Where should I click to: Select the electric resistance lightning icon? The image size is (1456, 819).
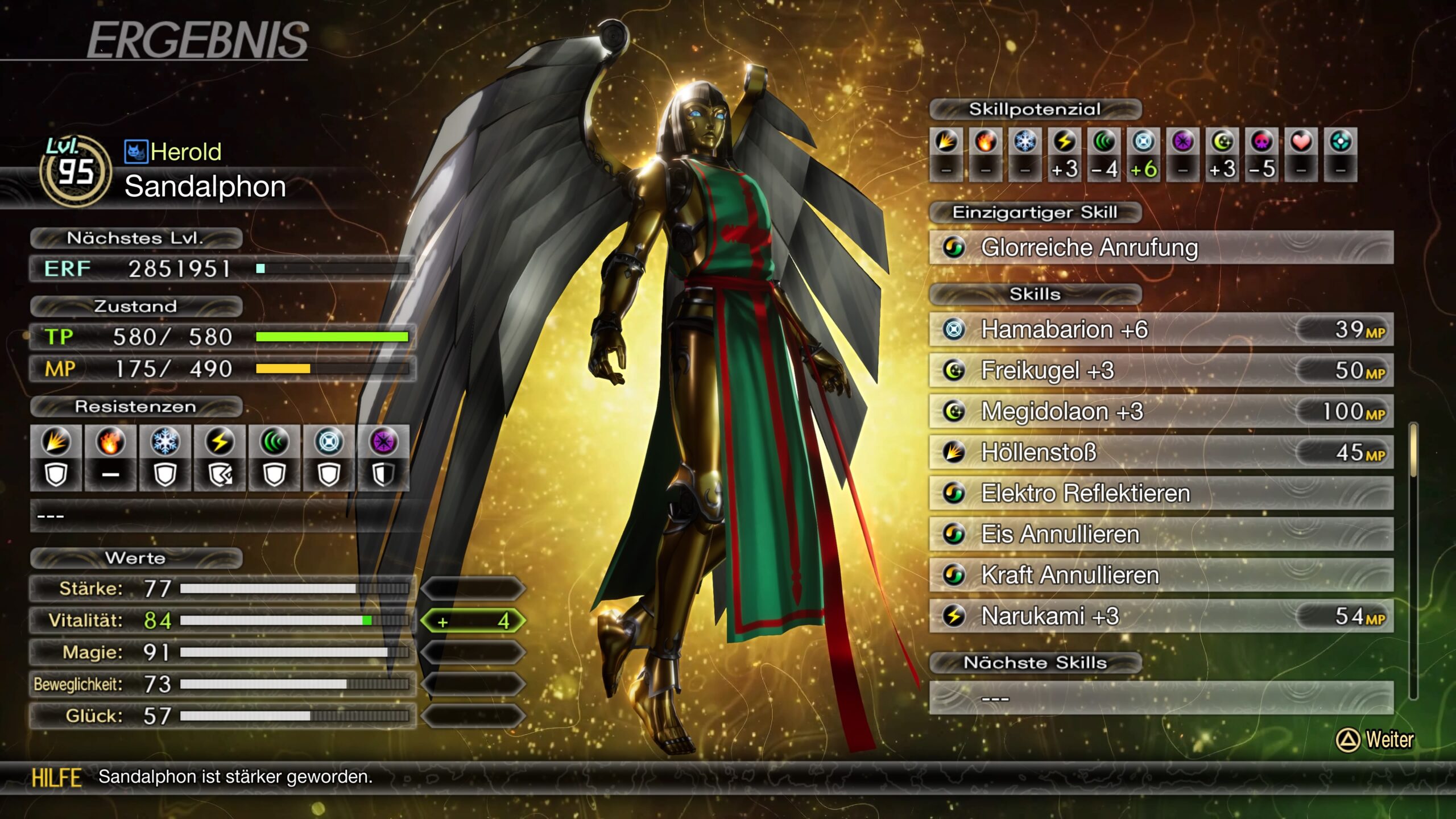coord(220,442)
